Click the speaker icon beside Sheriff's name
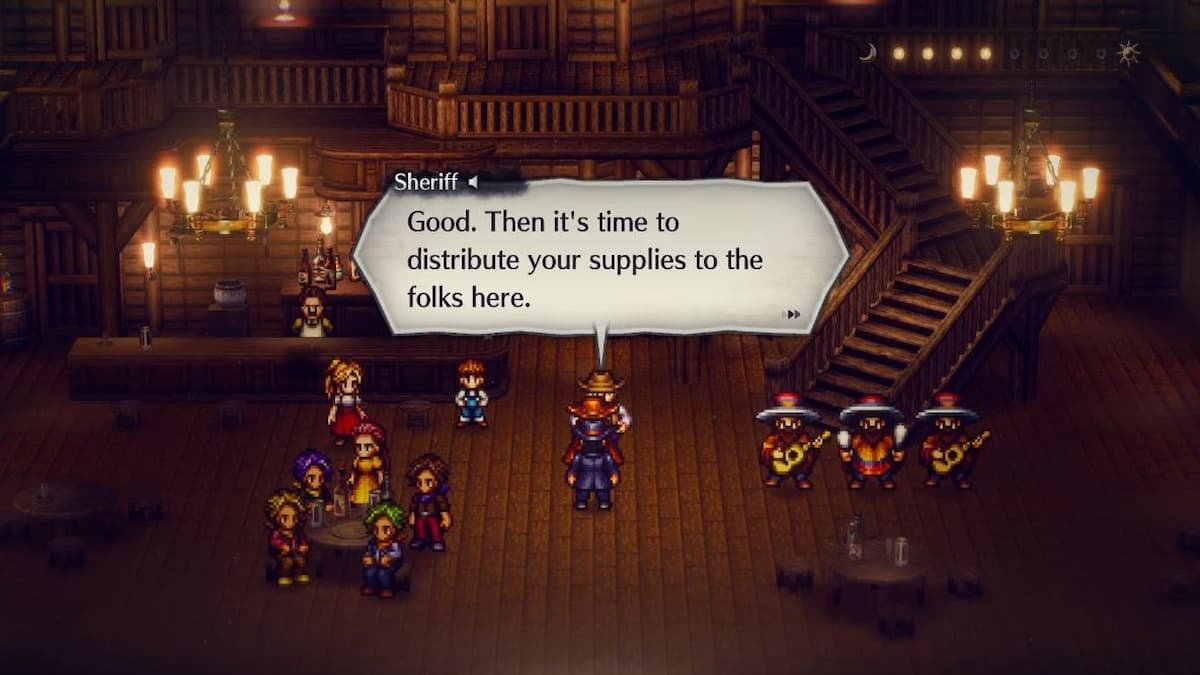 tap(473, 182)
